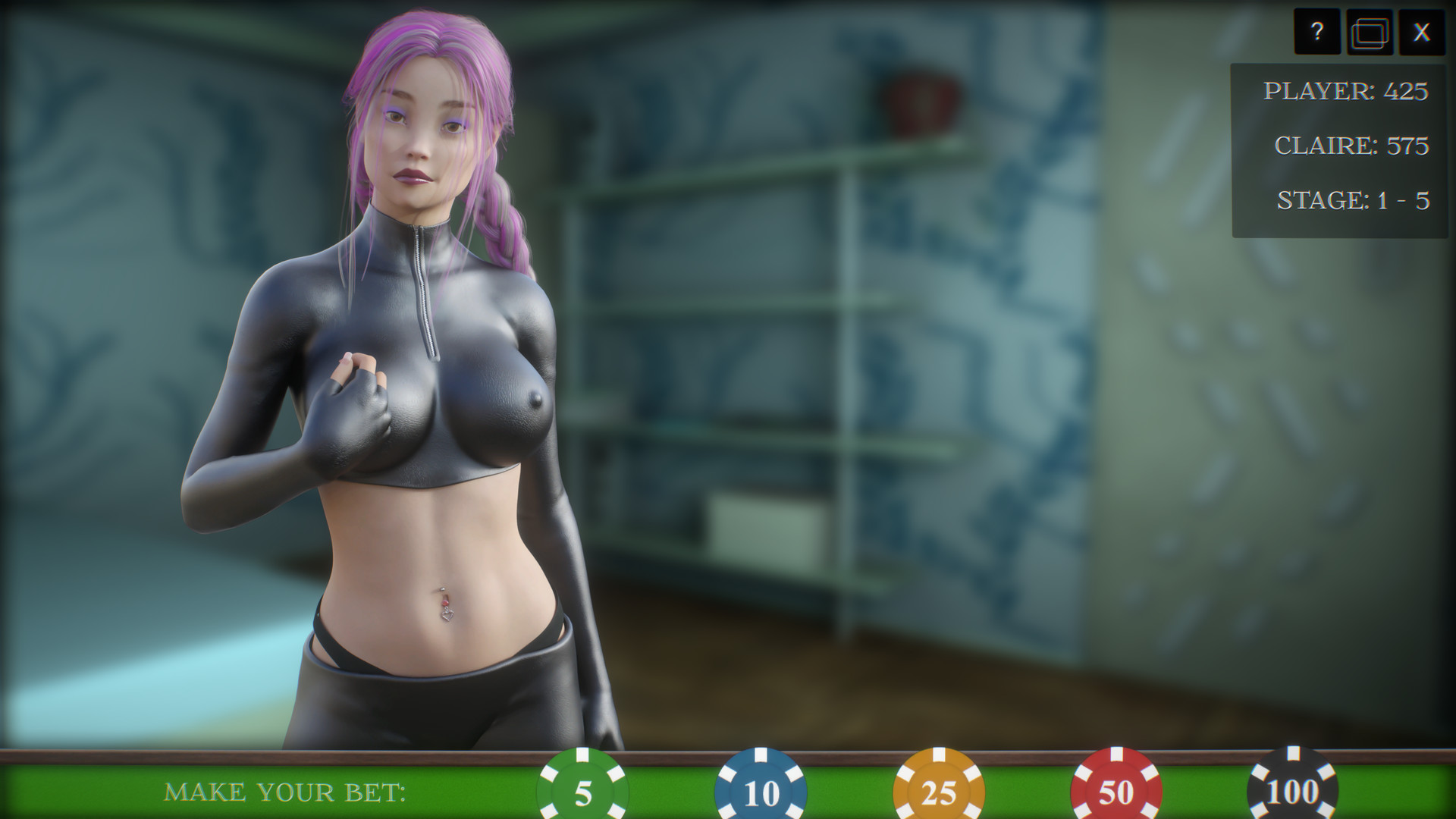Click the CLAIRE: 575 money counter

1352,145
